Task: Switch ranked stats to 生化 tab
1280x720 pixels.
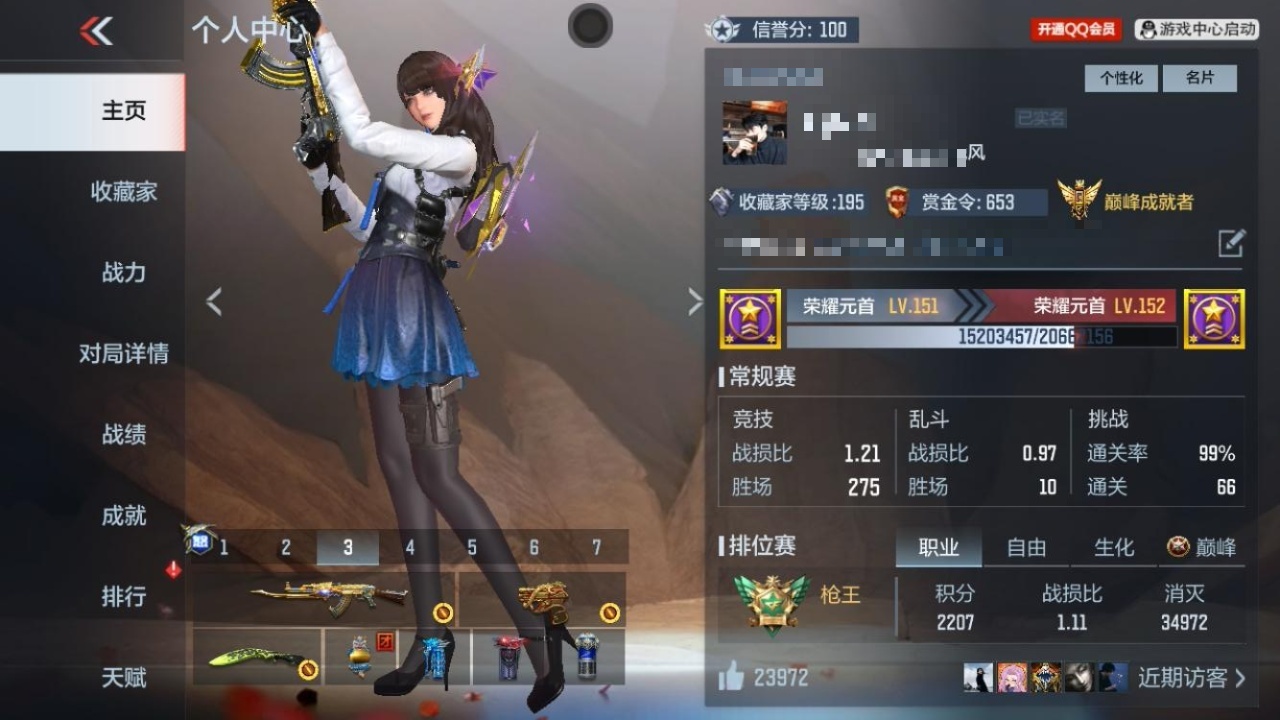Action: pos(1114,547)
